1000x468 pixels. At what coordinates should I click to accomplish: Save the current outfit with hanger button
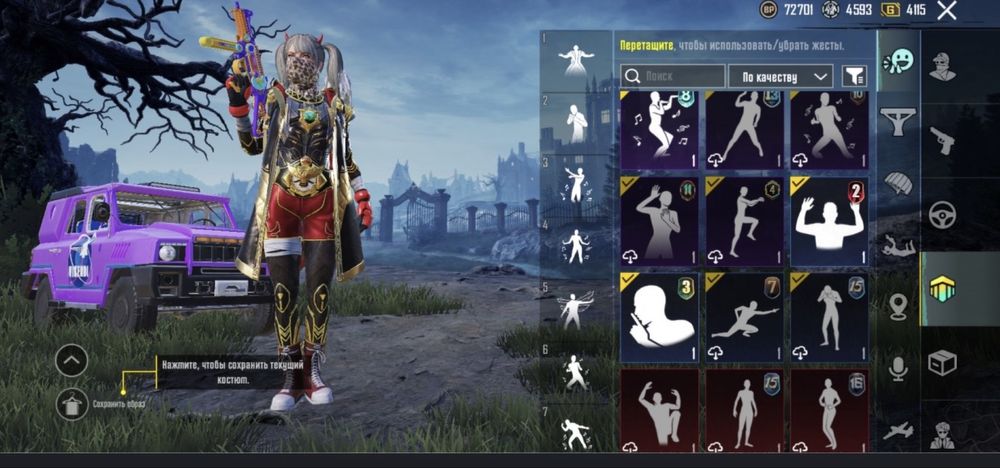[x=71, y=404]
